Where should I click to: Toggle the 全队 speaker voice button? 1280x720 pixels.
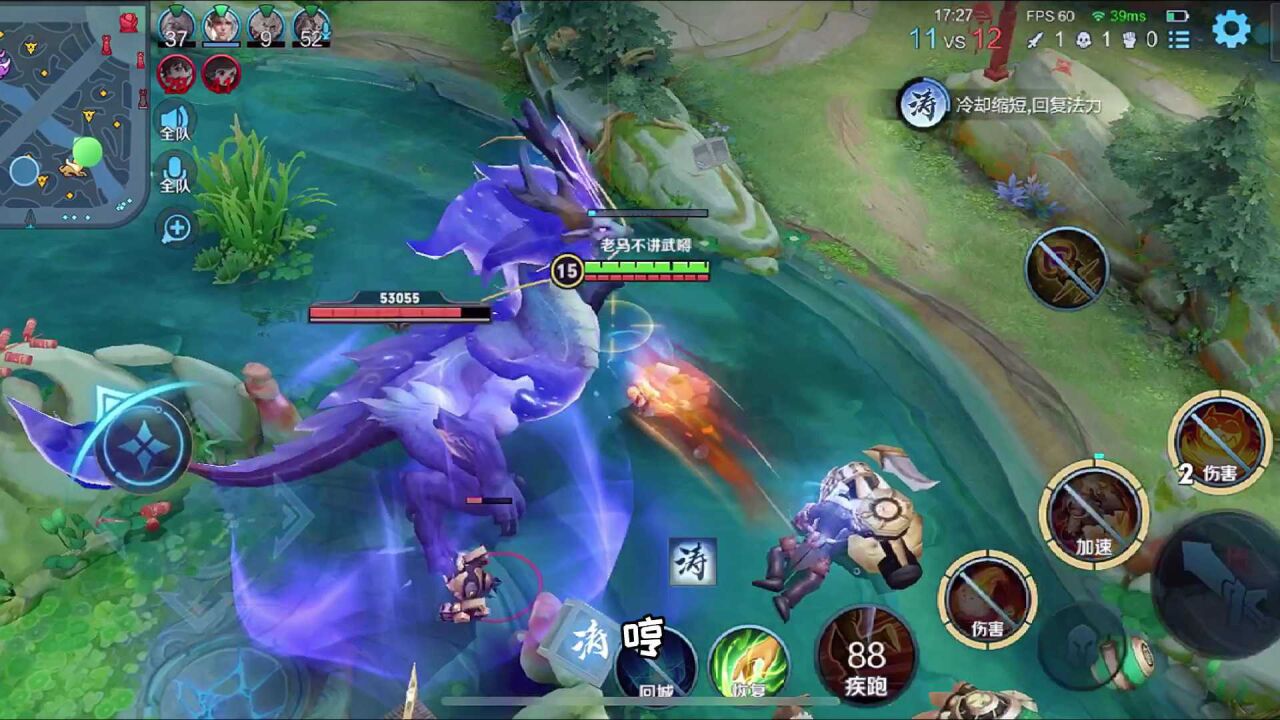coord(175,121)
